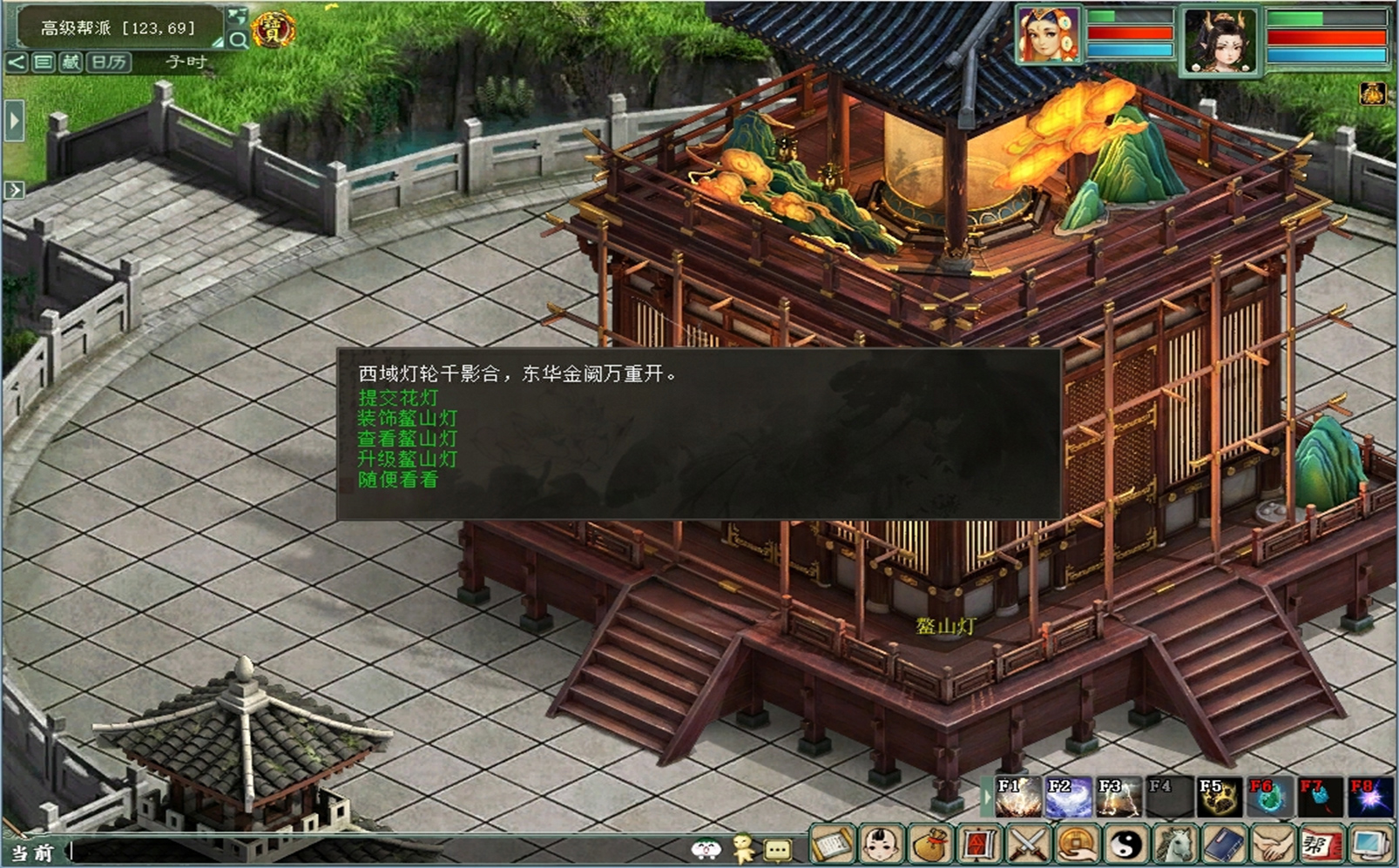Use the F2 swirling wind skill
This screenshot has width=1399, height=868.
1068,797
